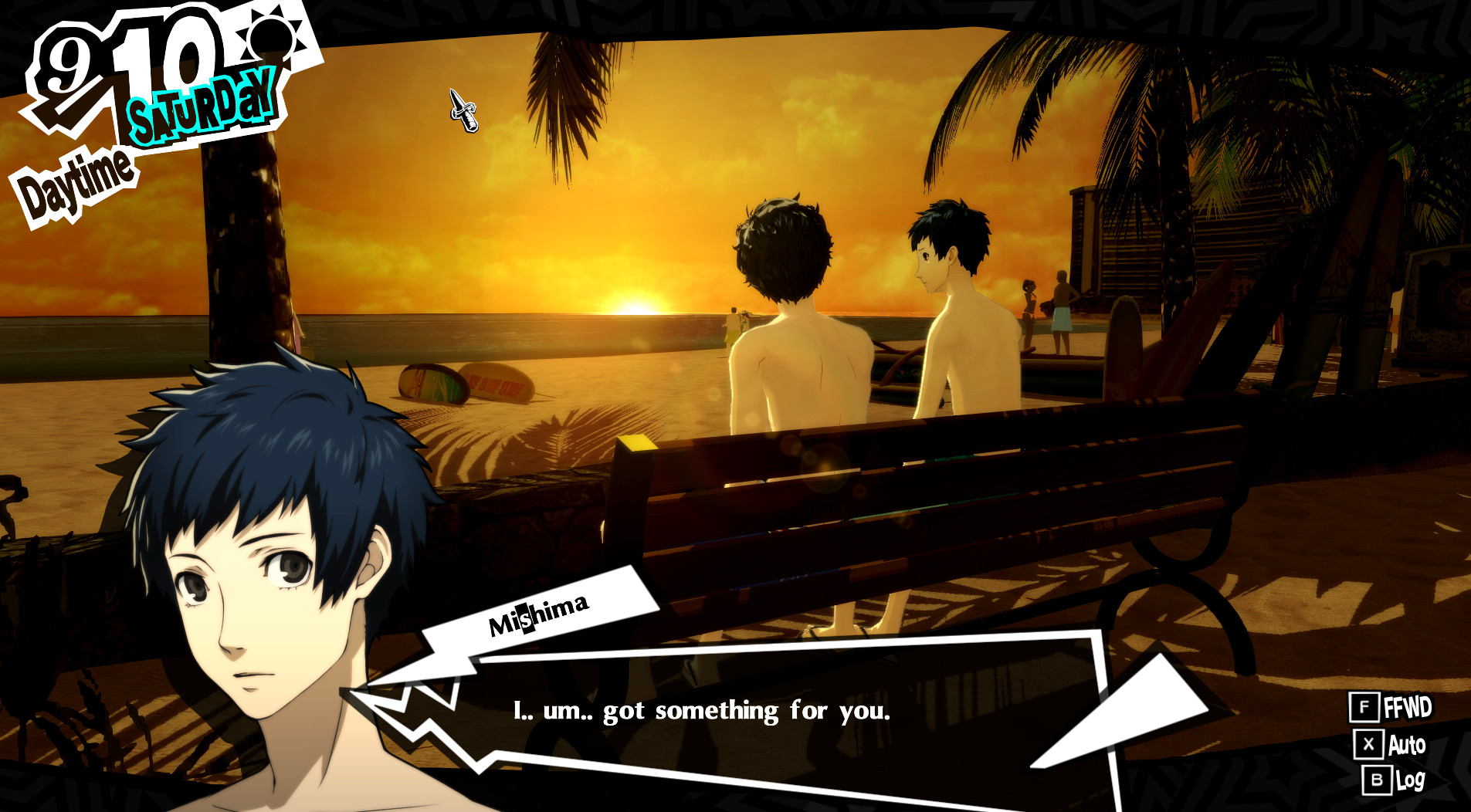Click the dagger-shaped mouse cursor icon
Image resolution: width=1471 pixels, height=812 pixels.
(462, 109)
